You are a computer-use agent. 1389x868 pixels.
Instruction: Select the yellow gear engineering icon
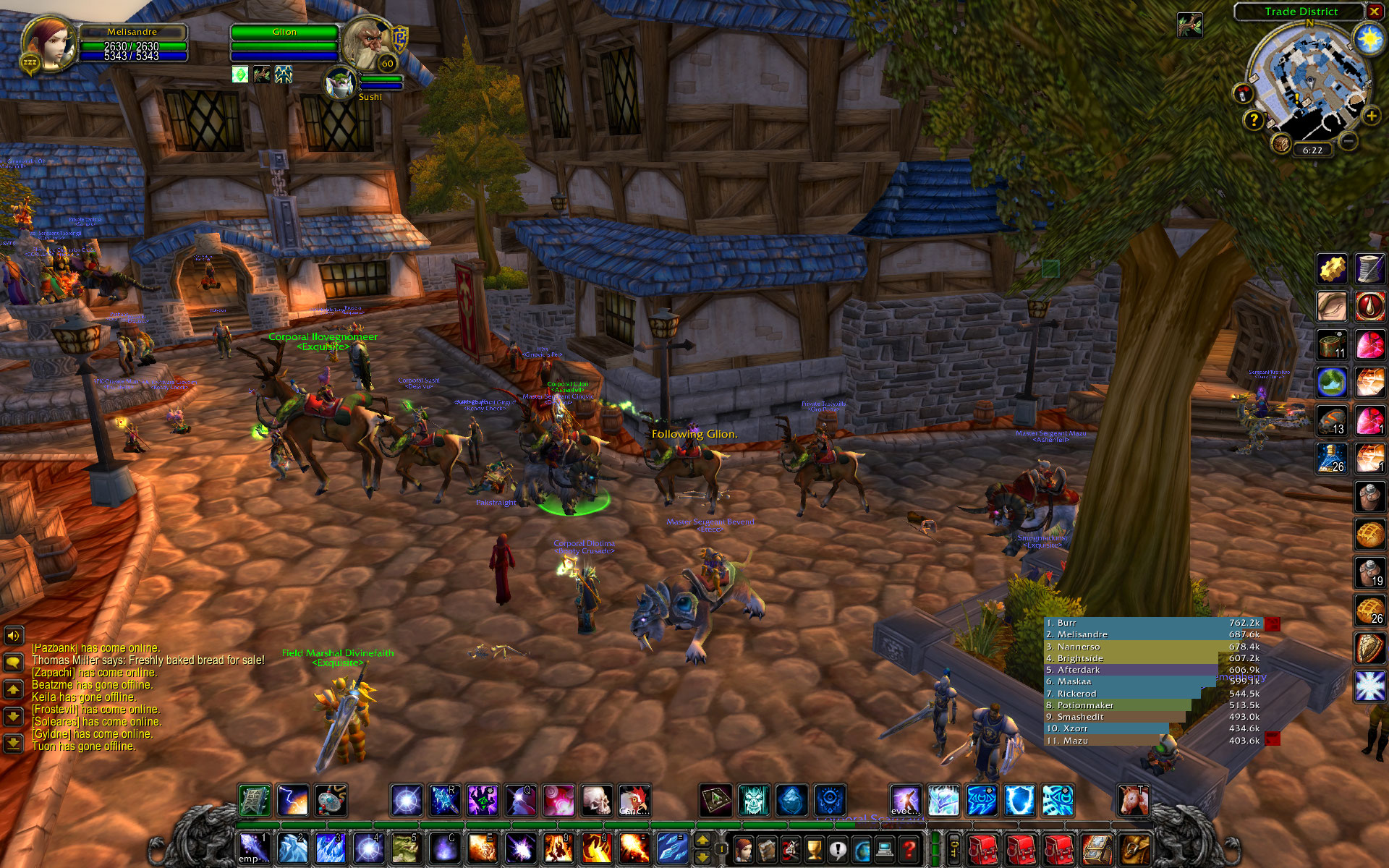[x=1331, y=269]
